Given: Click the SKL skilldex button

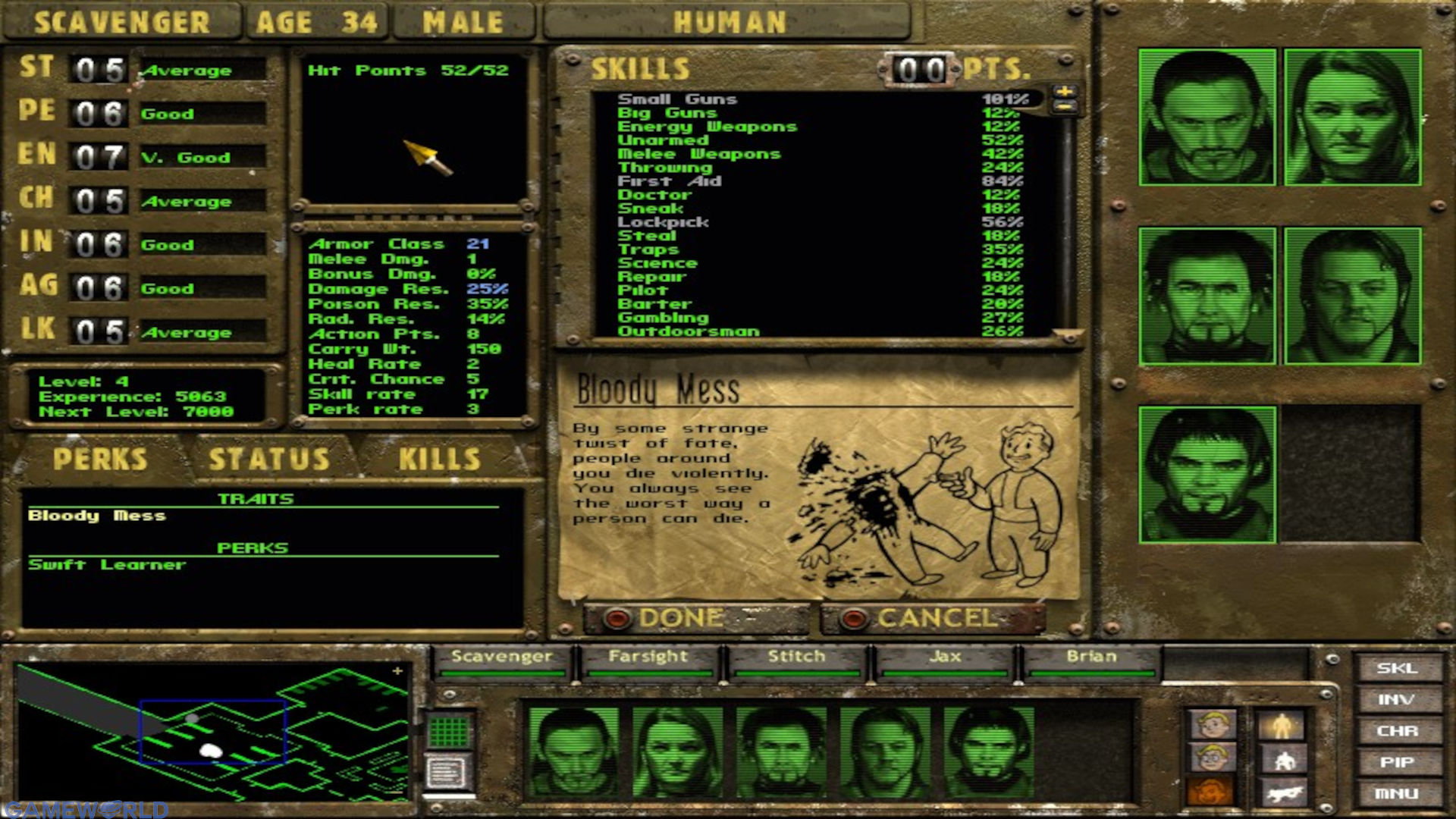Looking at the screenshot, I should coord(1398,669).
